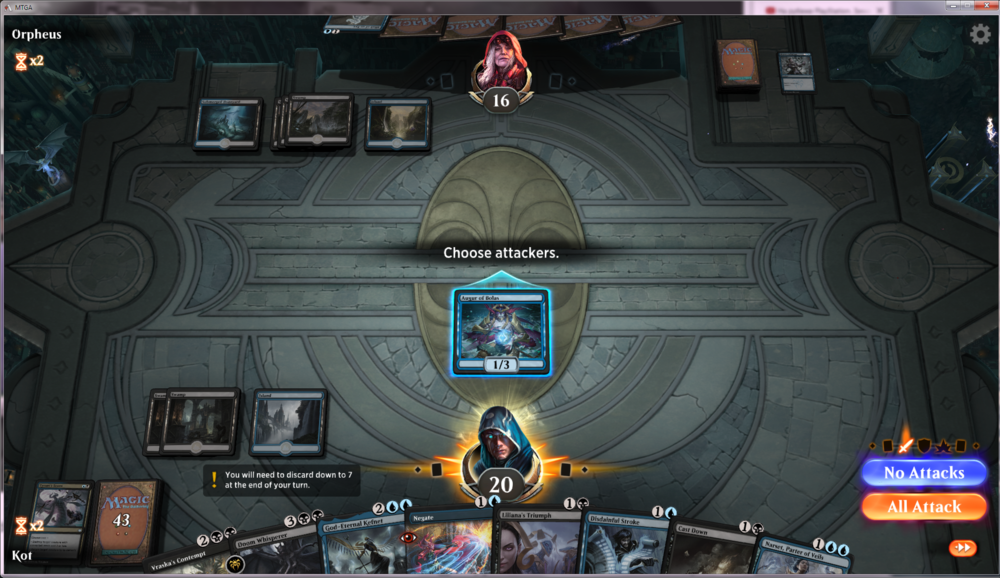Select the All Attack button

(x=923, y=506)
